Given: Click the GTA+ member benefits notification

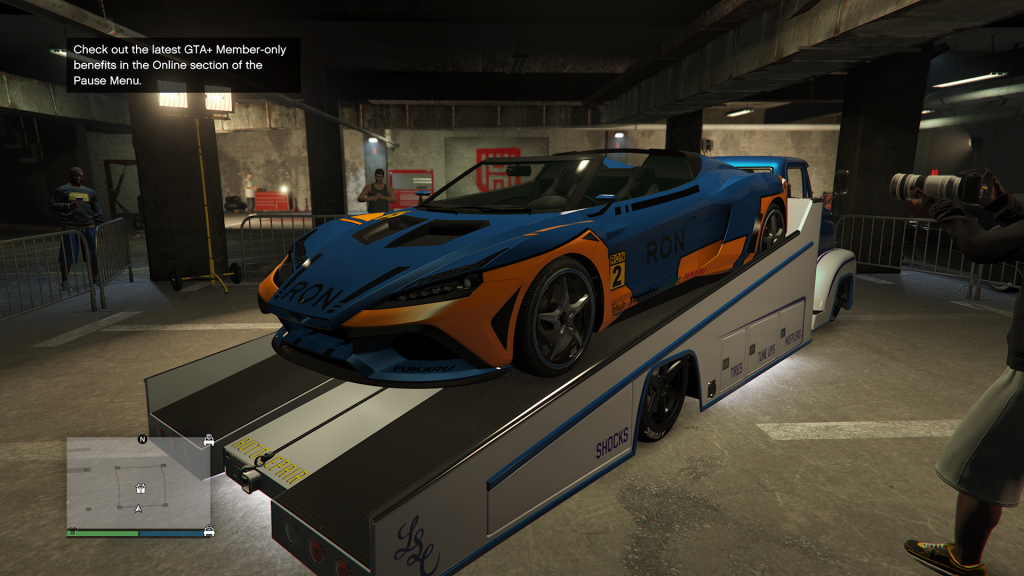Looking at the screenshot, I should pyautogui.click(x=183, y=66).
